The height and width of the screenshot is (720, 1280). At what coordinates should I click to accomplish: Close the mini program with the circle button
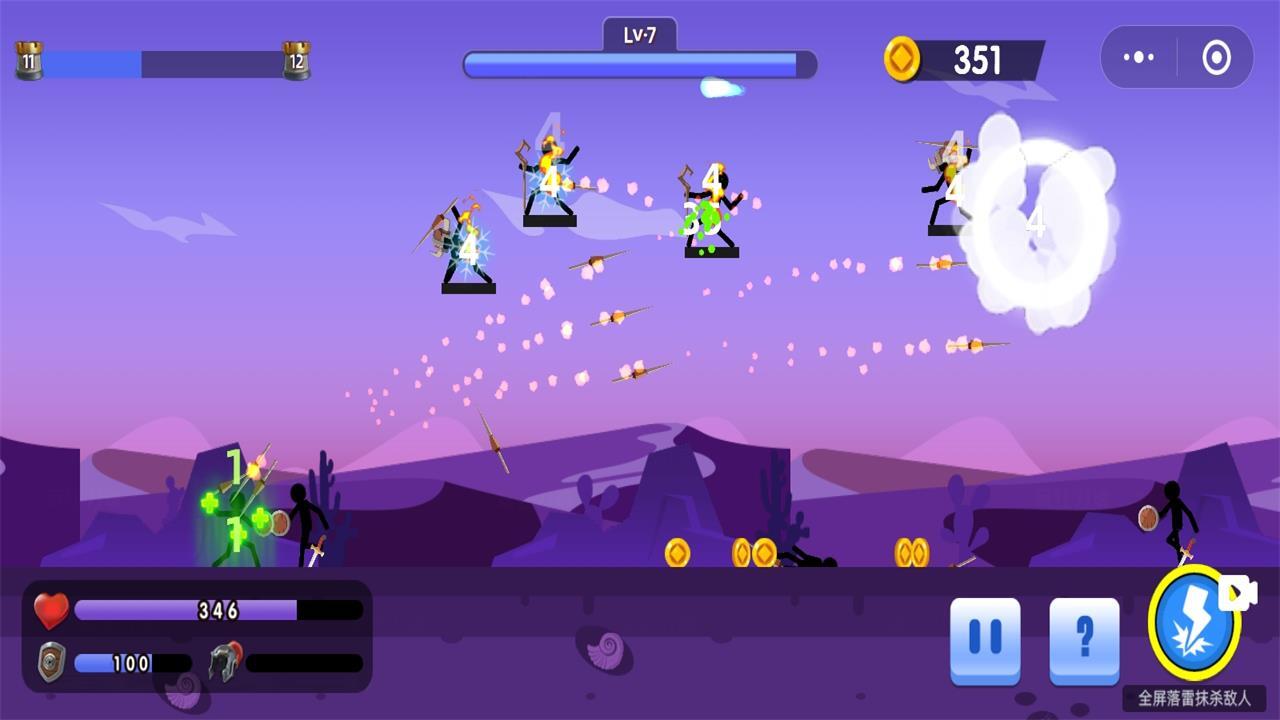(1216, 58)
